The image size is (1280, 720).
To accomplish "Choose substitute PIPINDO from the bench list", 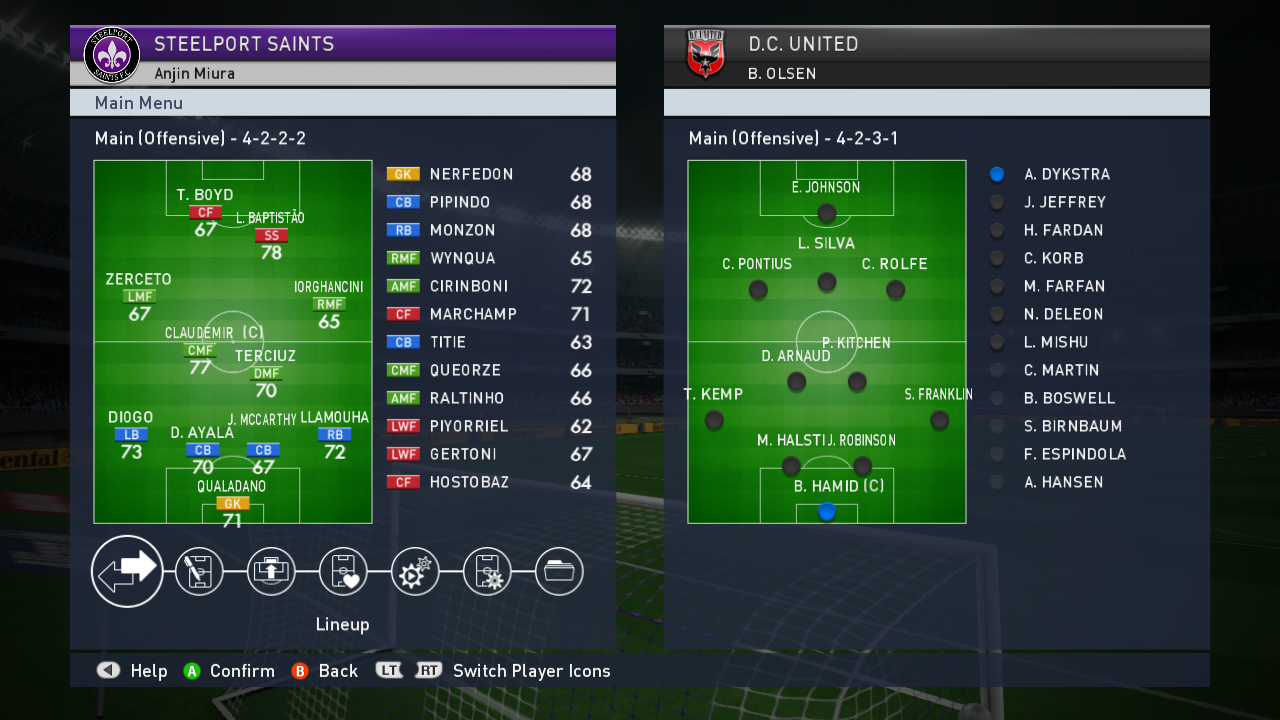I will 460,202.
